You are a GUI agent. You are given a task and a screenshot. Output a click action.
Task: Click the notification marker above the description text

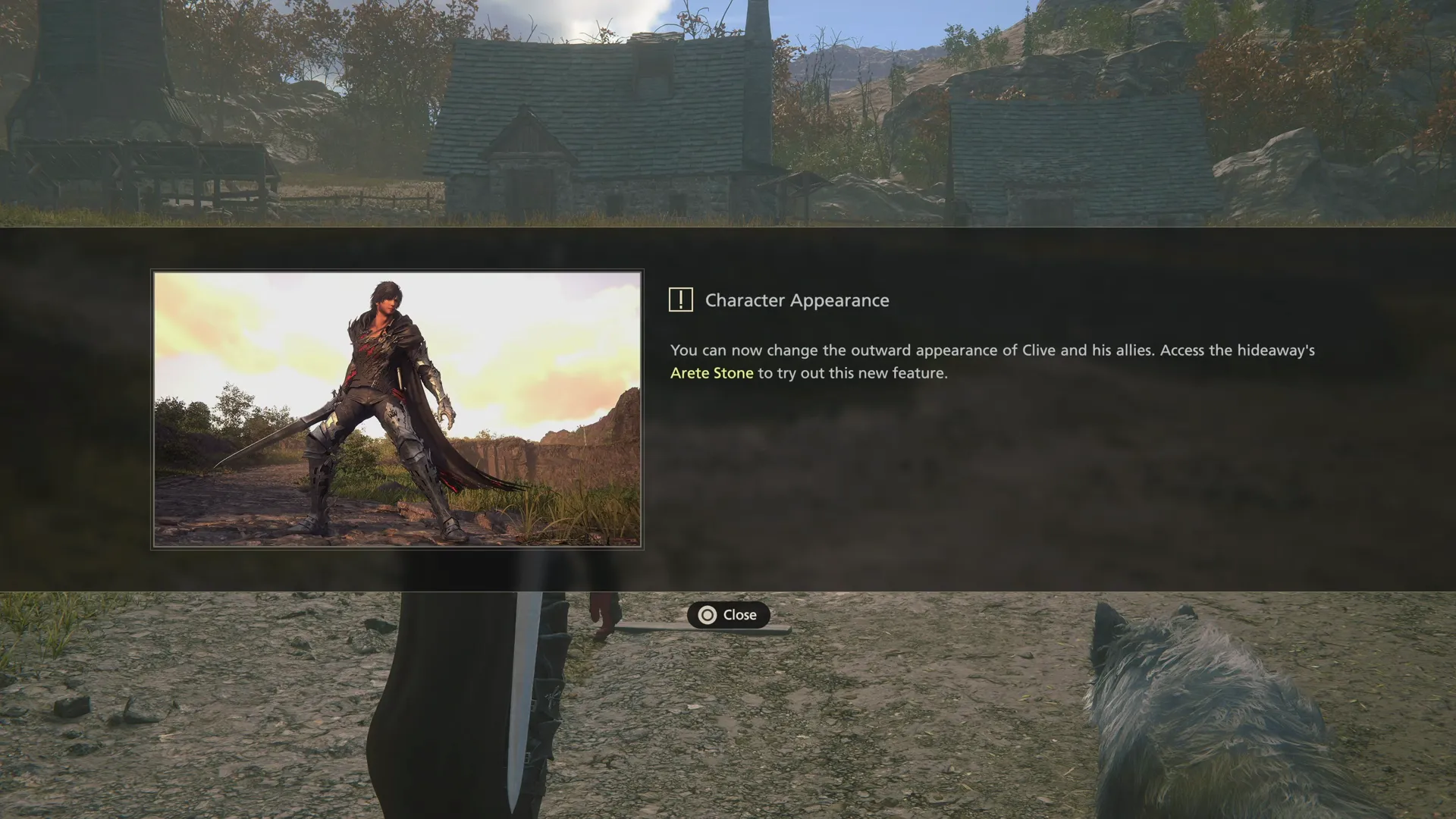680,300
